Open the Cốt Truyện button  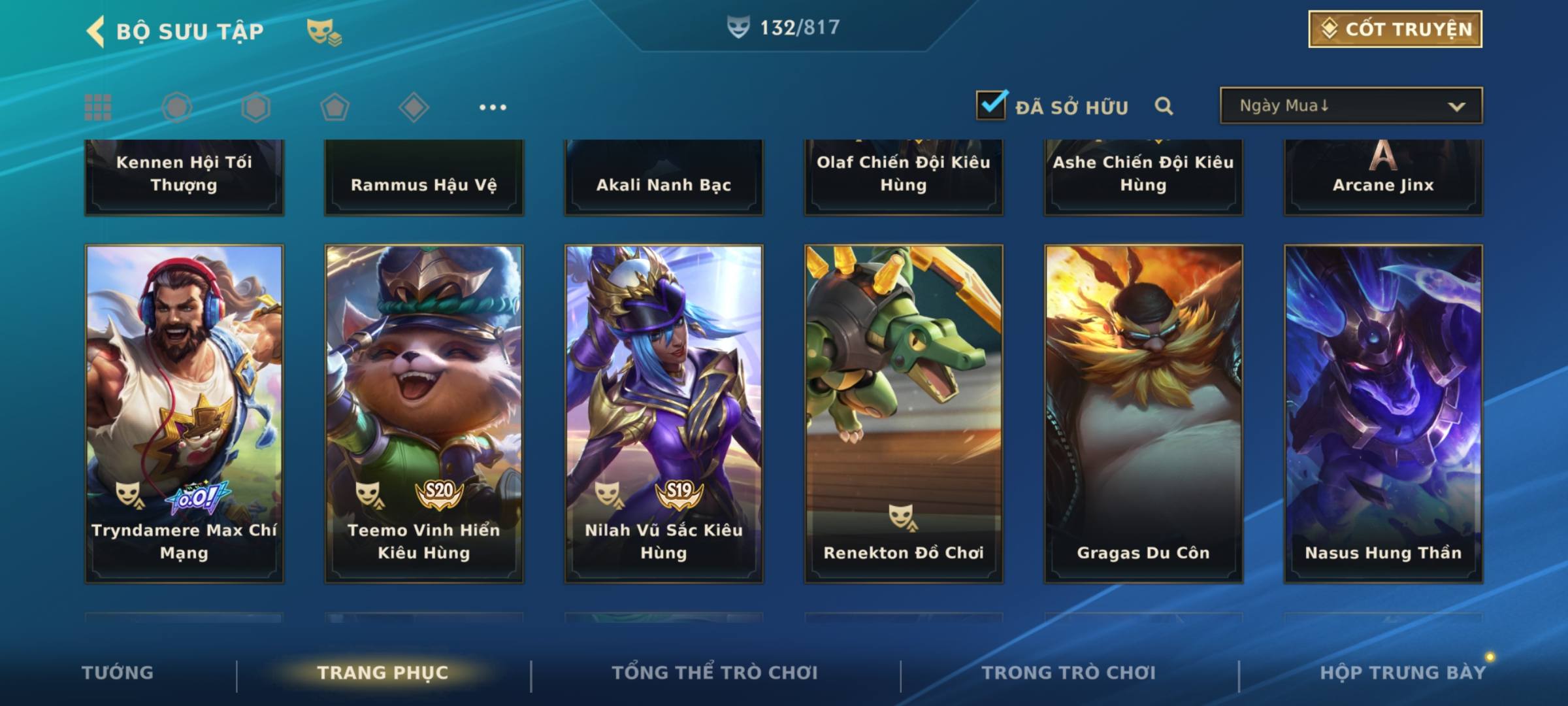click(x=1395, y=29)
